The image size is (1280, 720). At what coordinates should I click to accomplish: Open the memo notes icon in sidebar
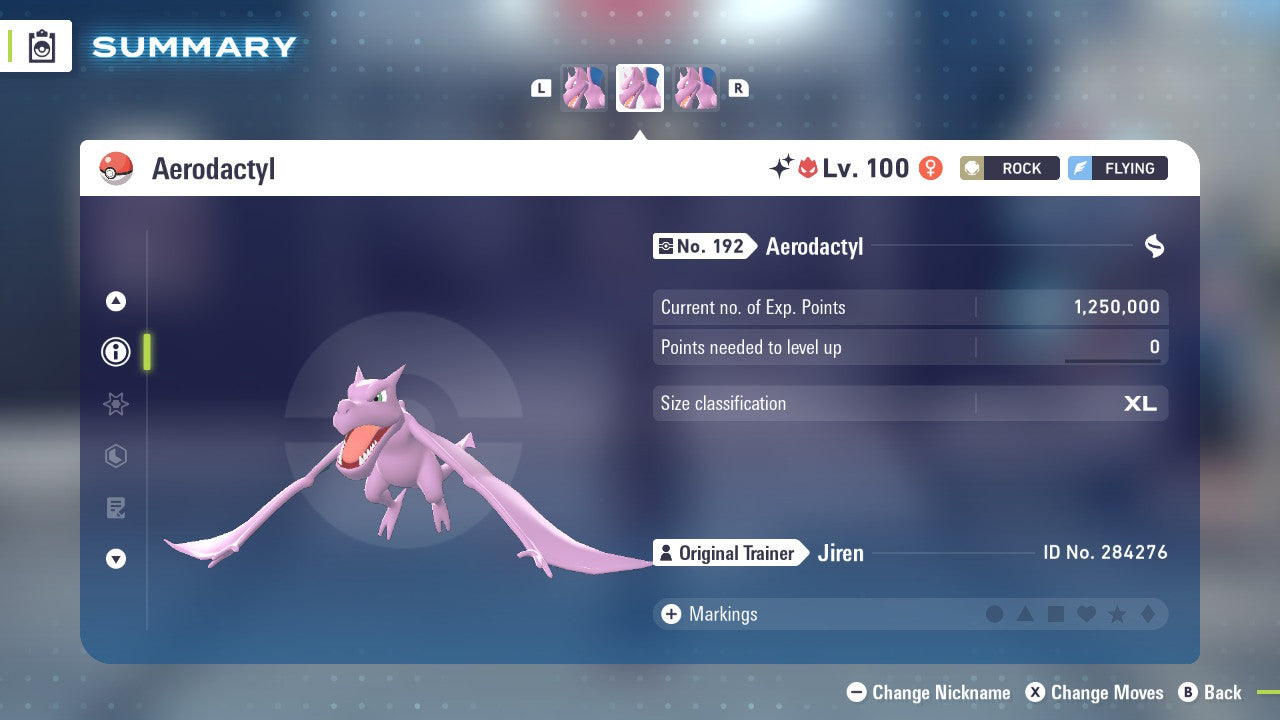pos(115,508)
